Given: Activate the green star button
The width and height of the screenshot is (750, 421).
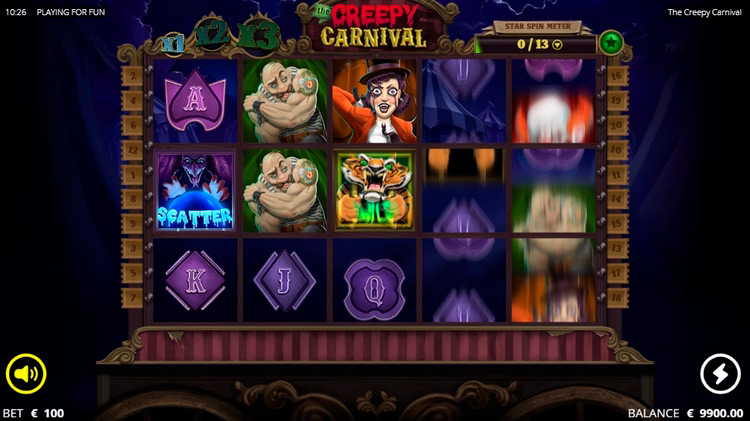Looking at the screenshot, I should (610, 43).
